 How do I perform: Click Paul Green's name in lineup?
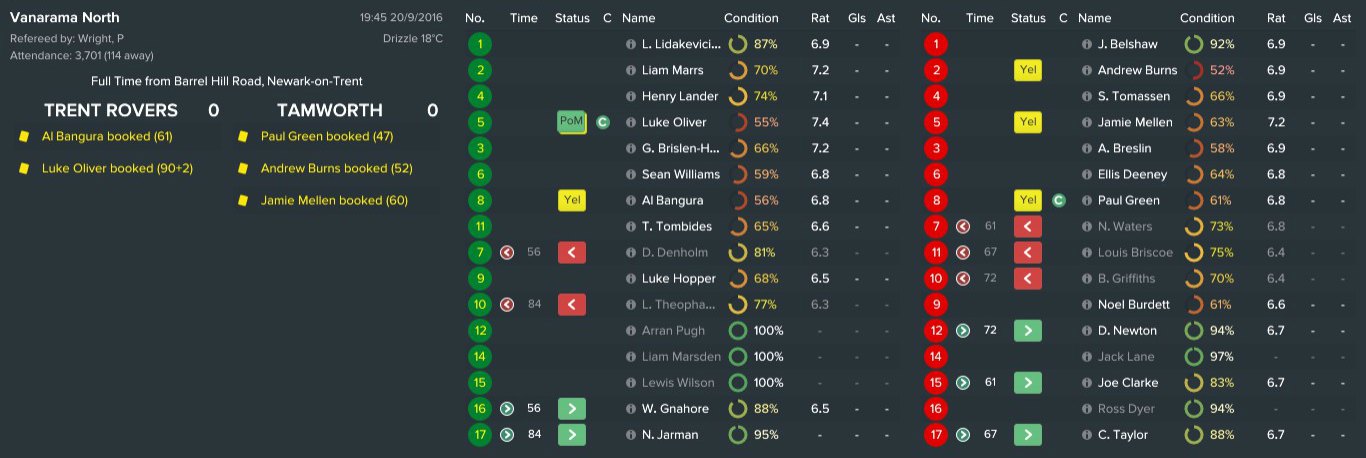(x=1128, y=200)
